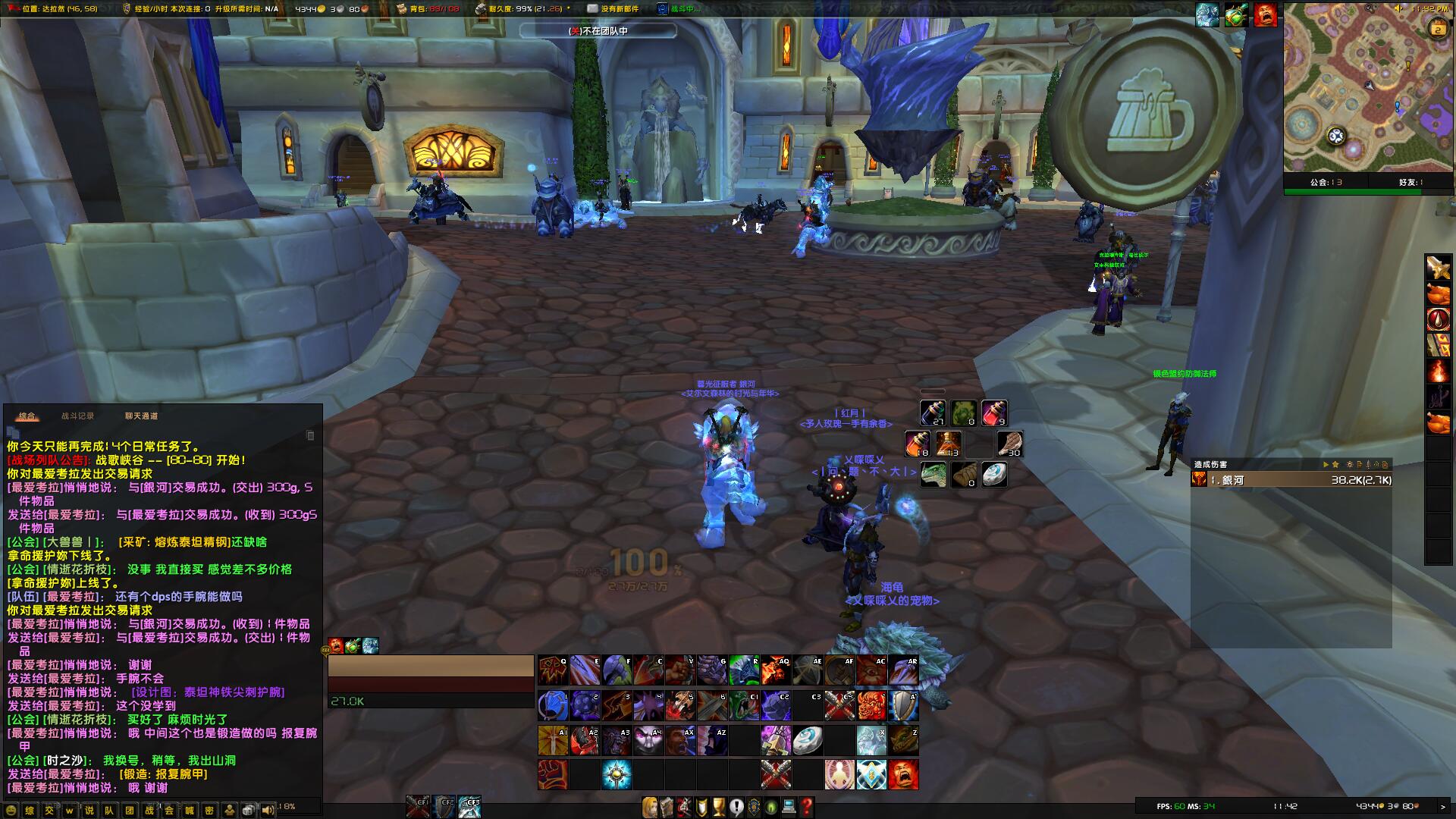The image size is (1456, 819).
Task: Use the green ability bound to R
Action: tap(744, 671)
